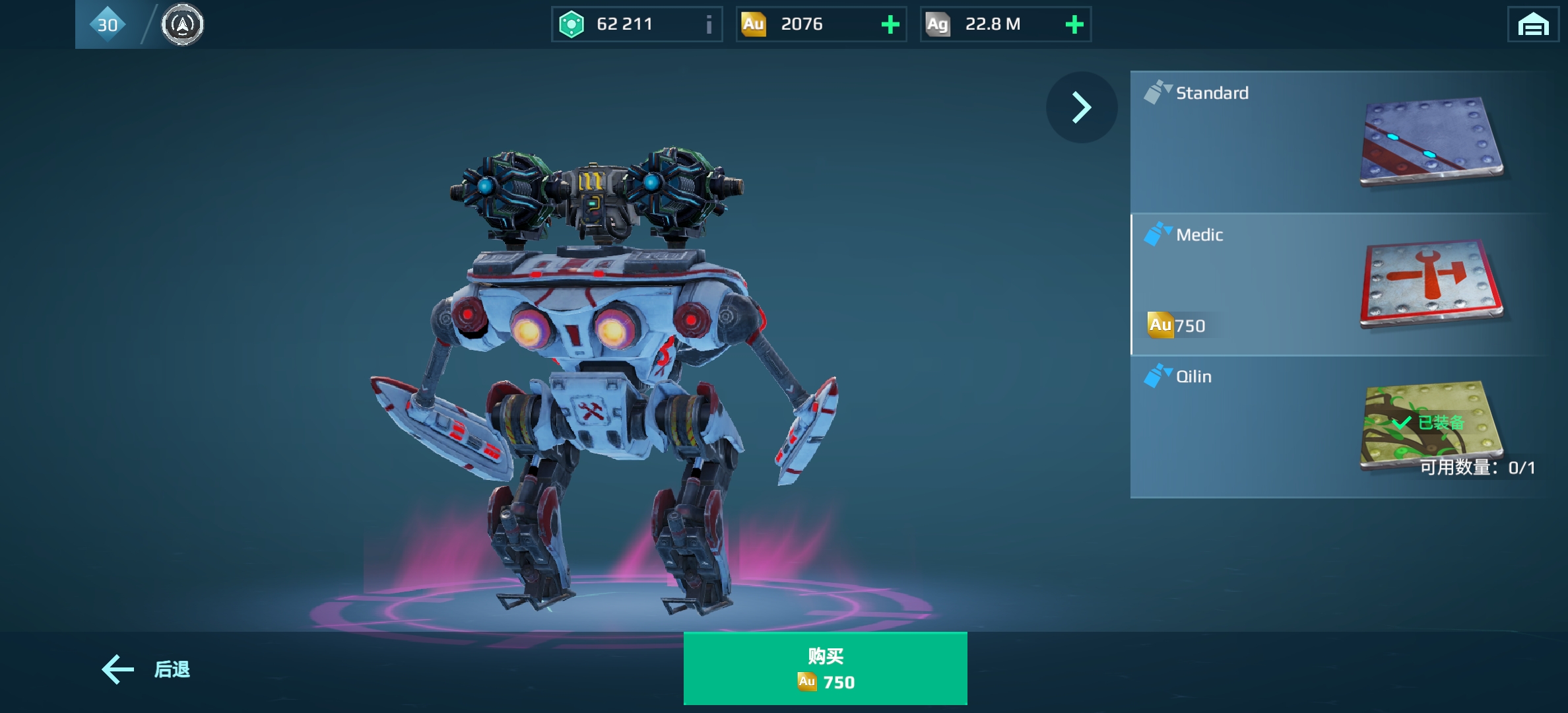The width and height of the screenshot is (1568, 713).
Task: Open the hangar home button
Action: point(1532,25)
